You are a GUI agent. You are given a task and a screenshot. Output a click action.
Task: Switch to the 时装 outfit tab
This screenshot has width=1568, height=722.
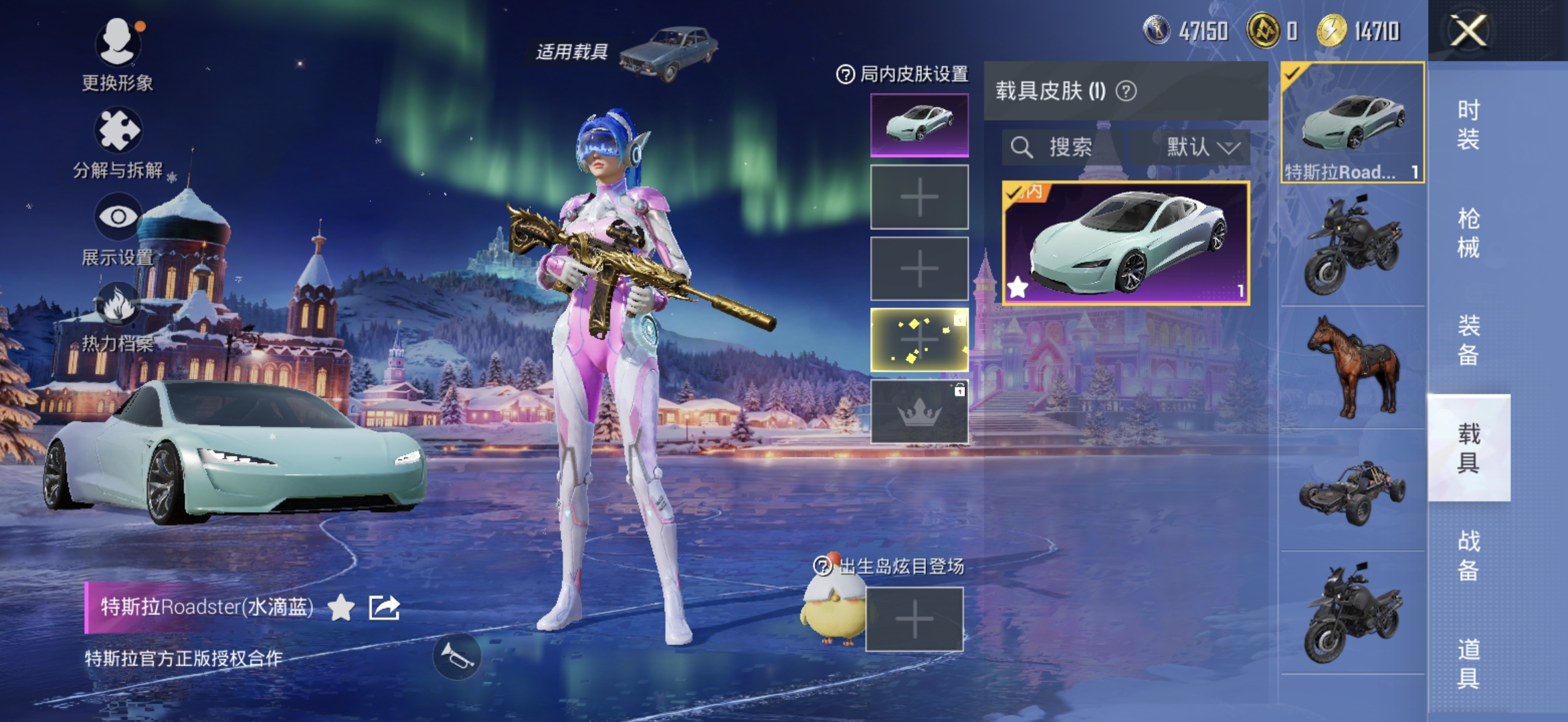(1468, 124)
